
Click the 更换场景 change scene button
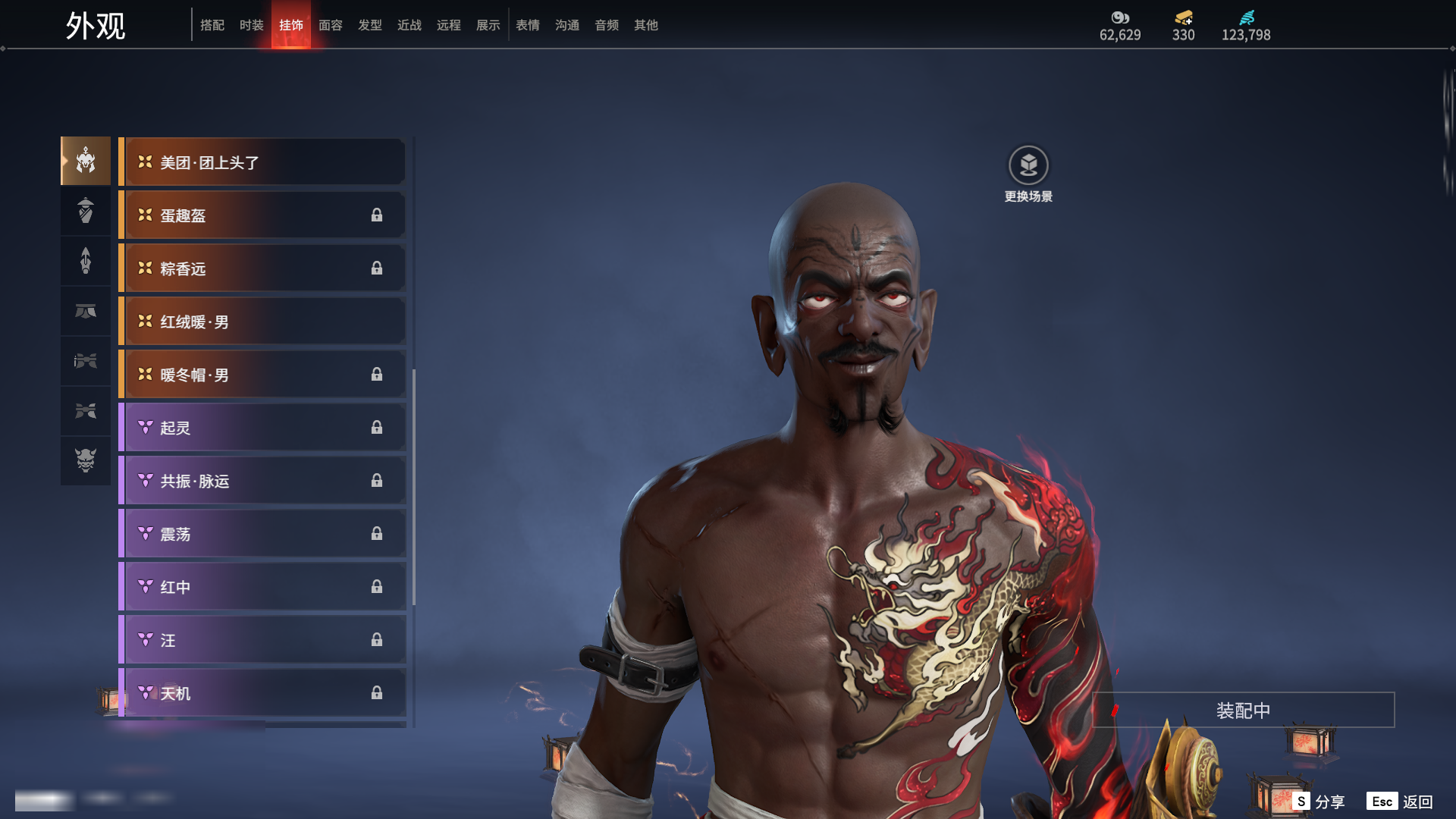coord(1028,166)
